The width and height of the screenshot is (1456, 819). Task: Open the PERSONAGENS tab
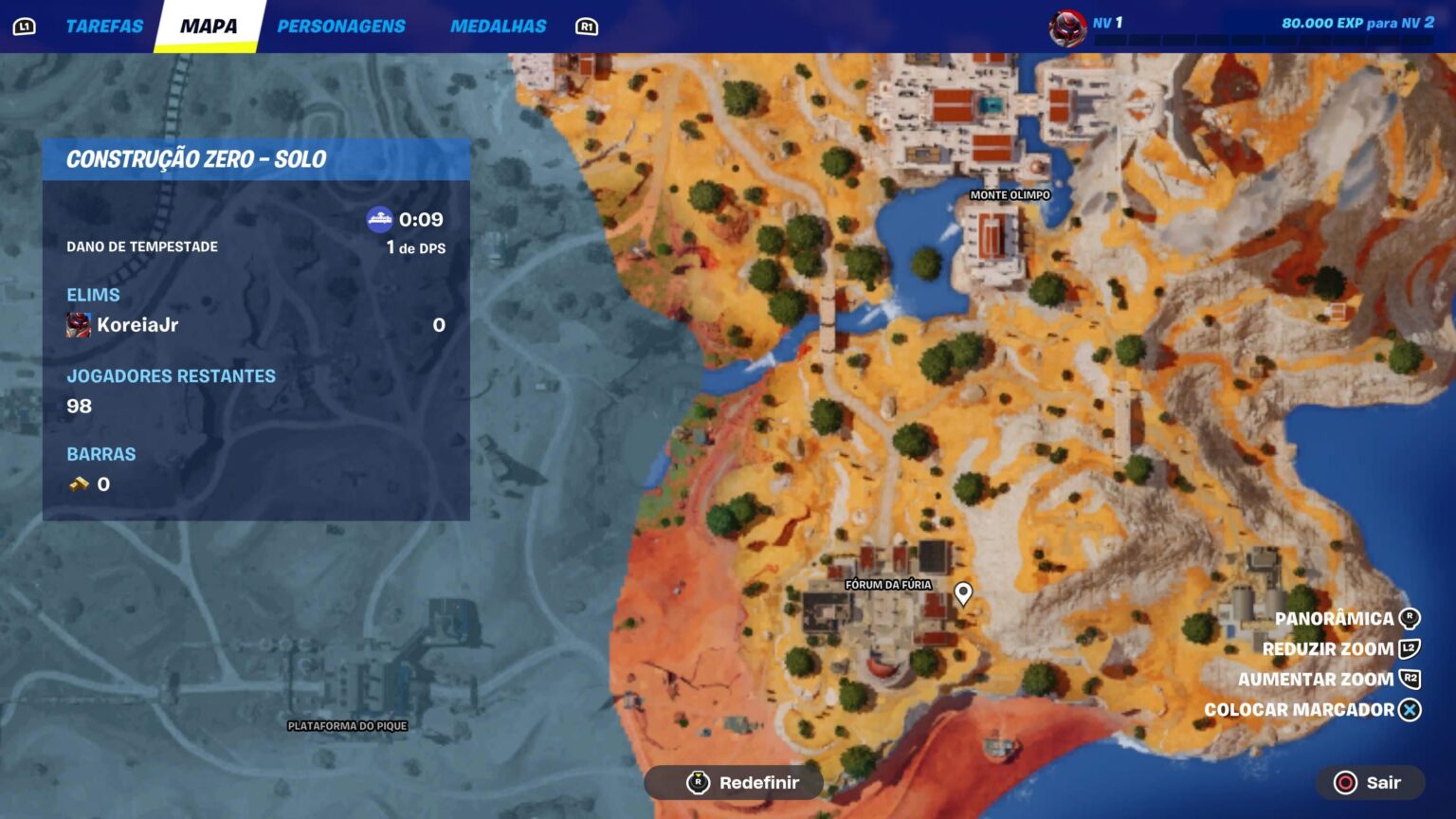coord(341,26)
